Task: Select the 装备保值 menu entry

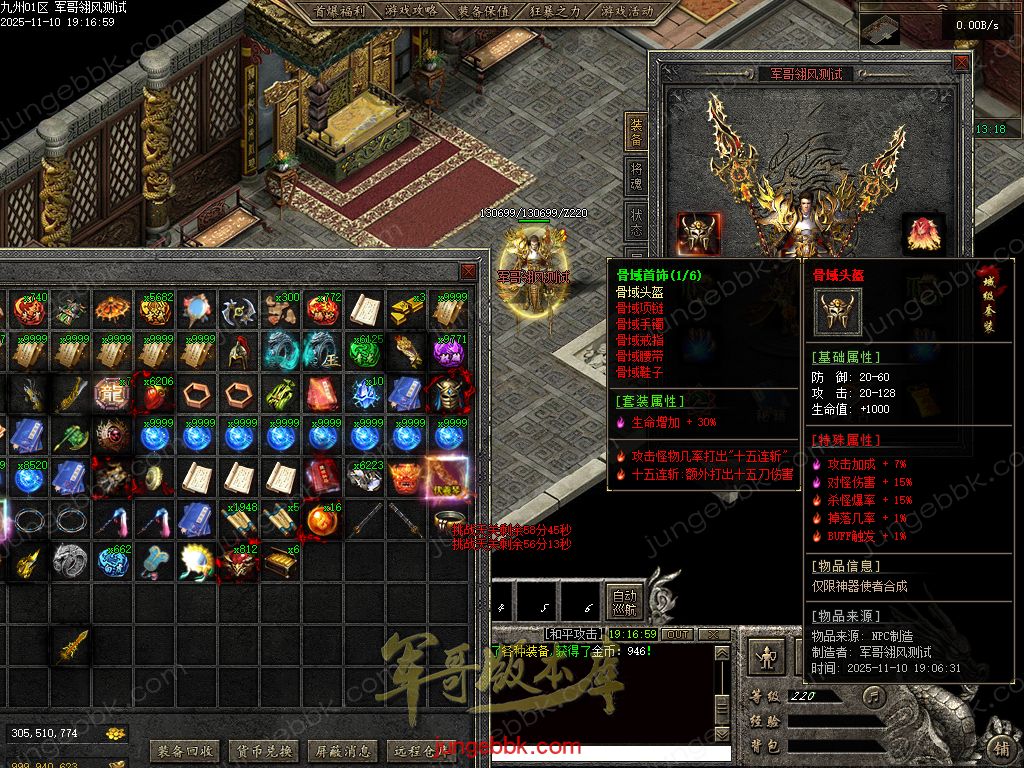Action: (x=483, y=12)
